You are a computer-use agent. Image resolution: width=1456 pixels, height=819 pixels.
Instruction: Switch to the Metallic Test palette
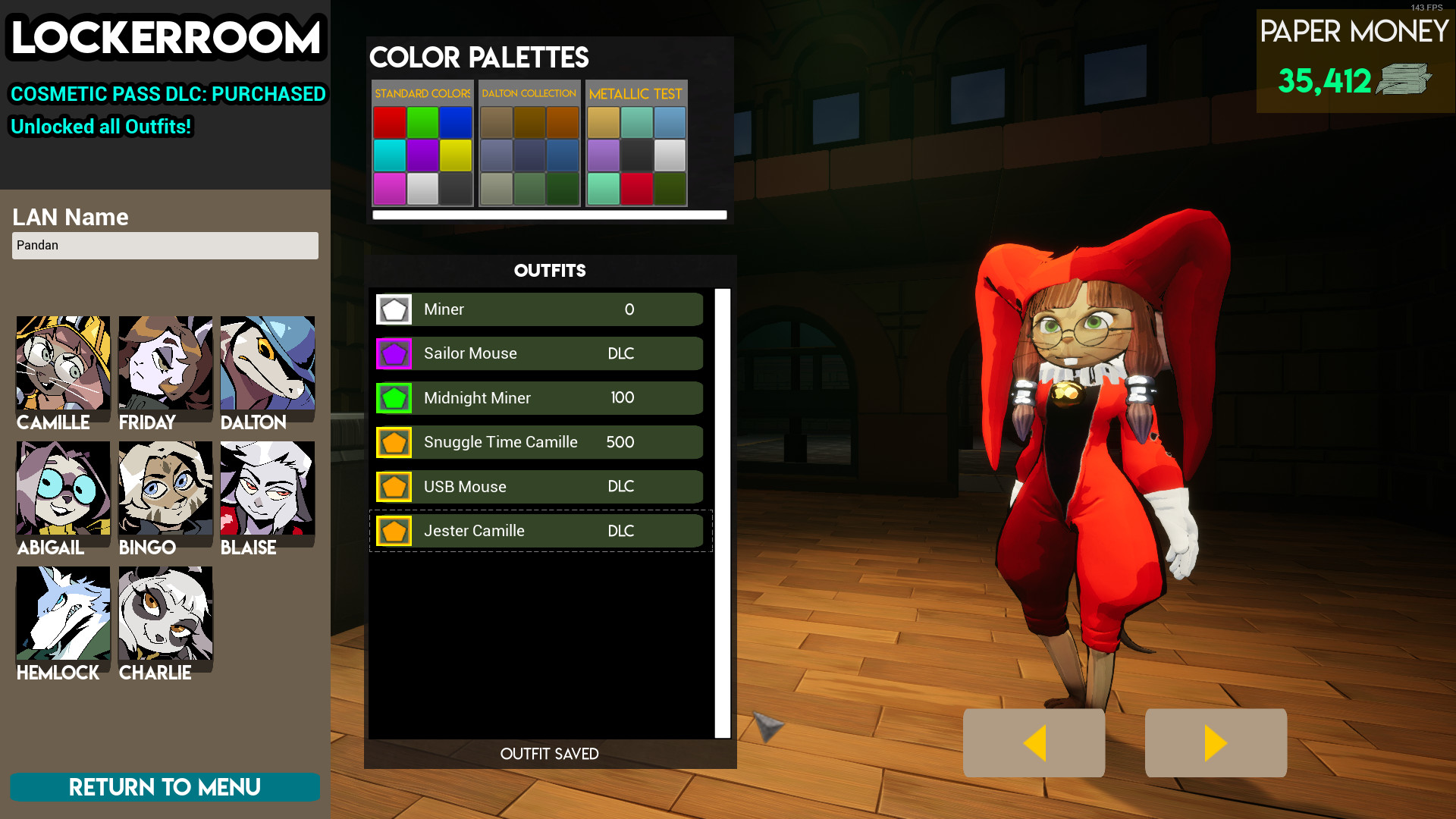coord(635,93)
